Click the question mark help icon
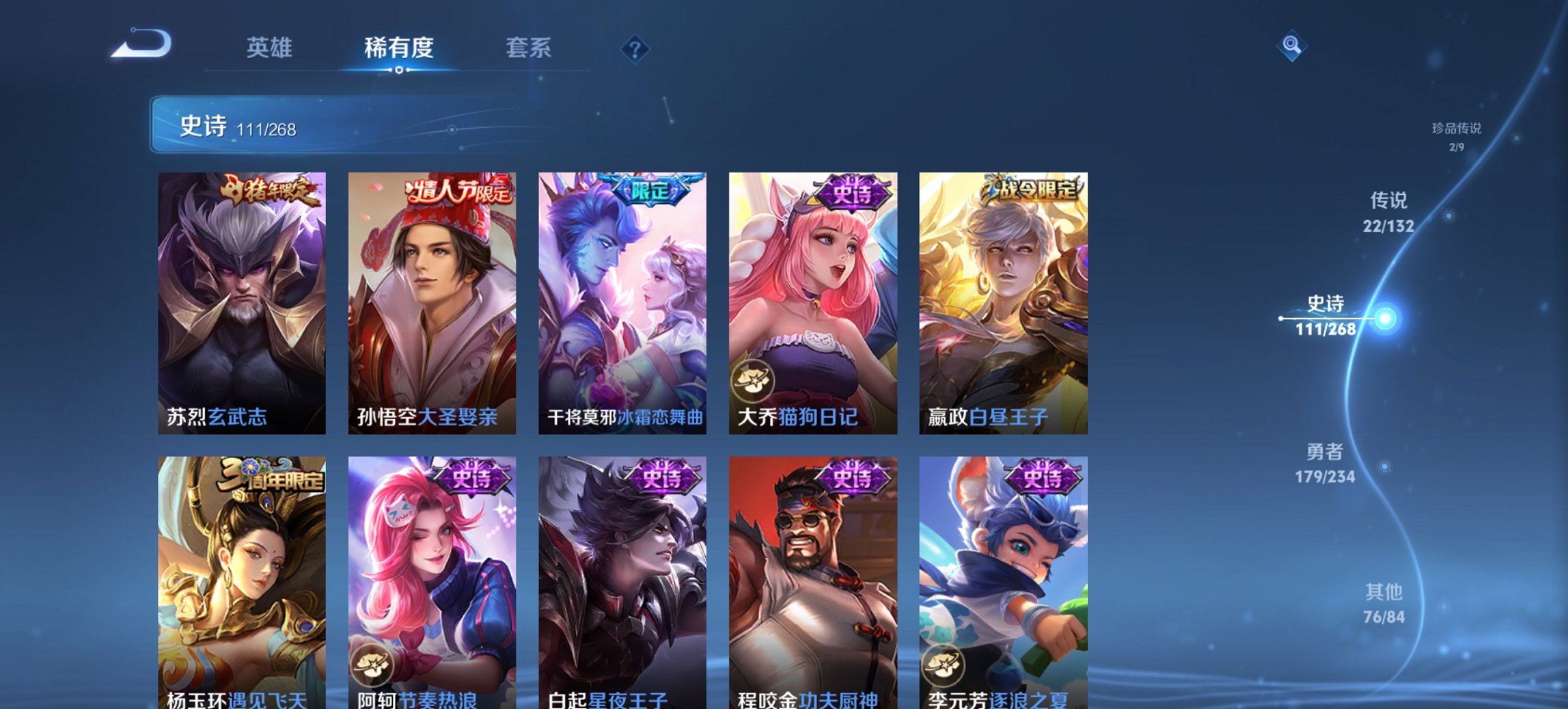The width and height of the screenshot is (1568, 709). (x=635, y=49)
